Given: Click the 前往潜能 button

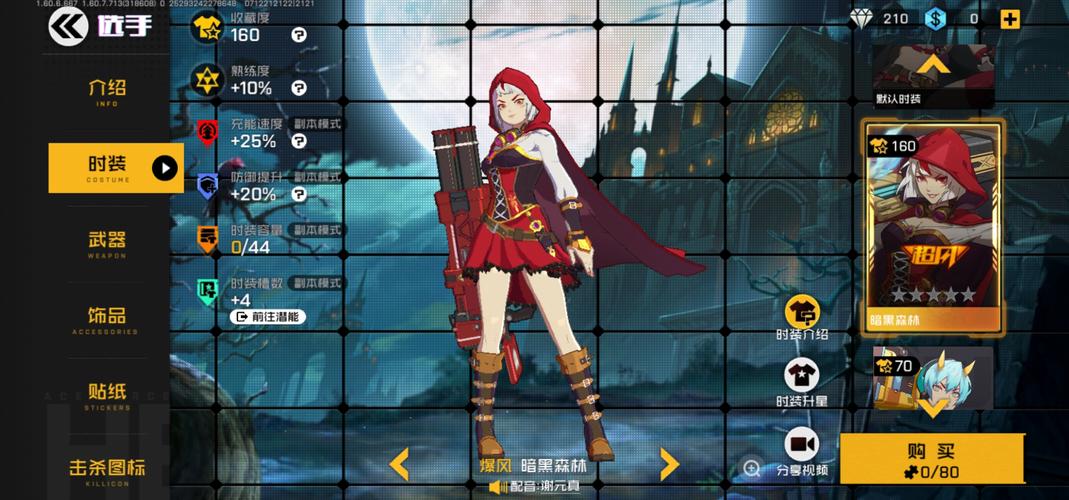Looking at the screenshot, I should click(x=268, y=317).
